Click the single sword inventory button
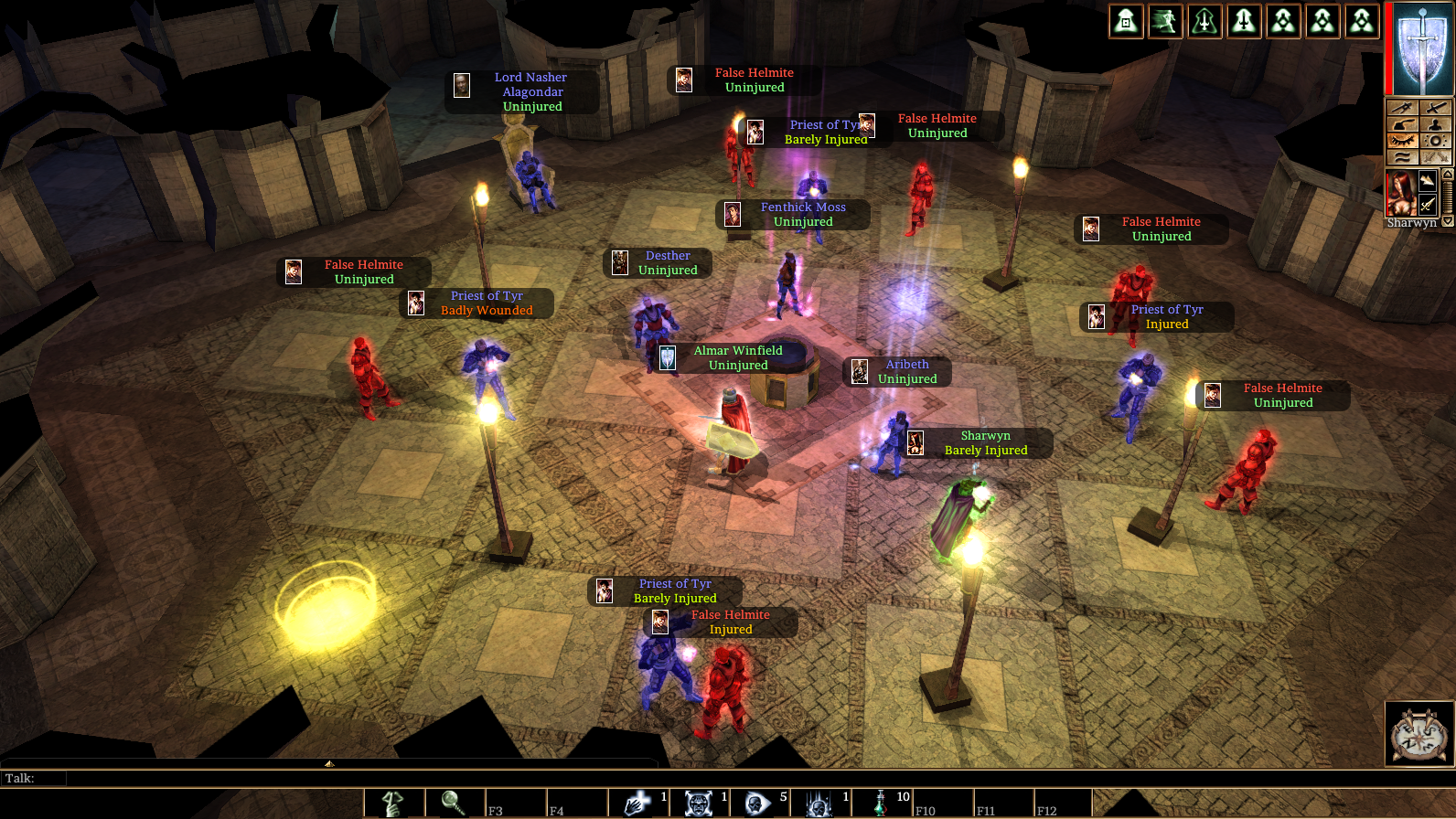 point(1436,108)
